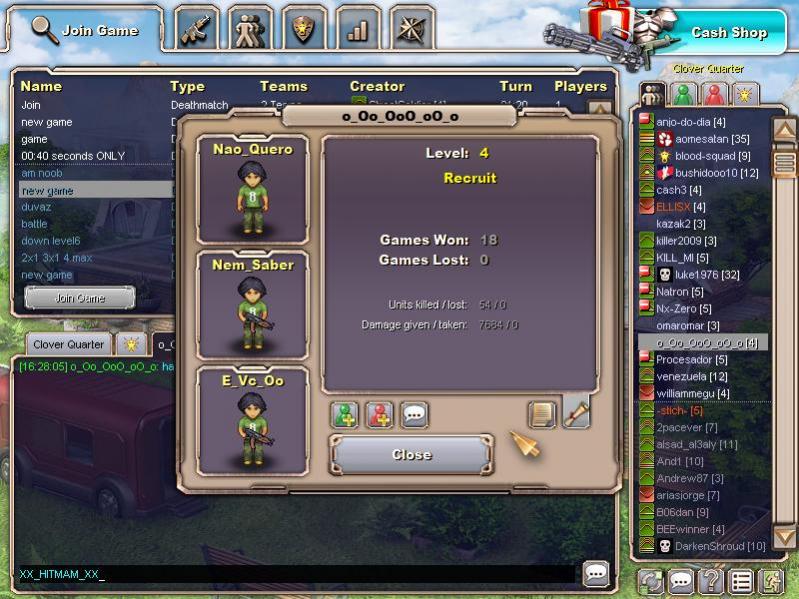Open the soldiers team tab
Screen dimensions: 799x599
tap(250, 29)
